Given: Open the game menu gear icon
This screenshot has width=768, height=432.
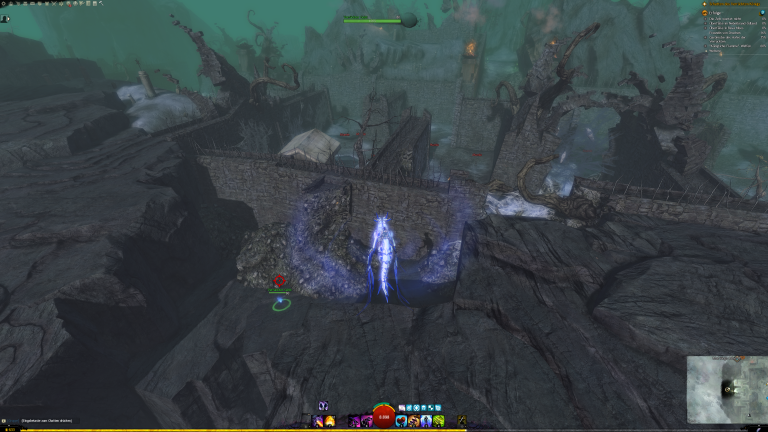Looking at the screenshot, I should point(4,5).
